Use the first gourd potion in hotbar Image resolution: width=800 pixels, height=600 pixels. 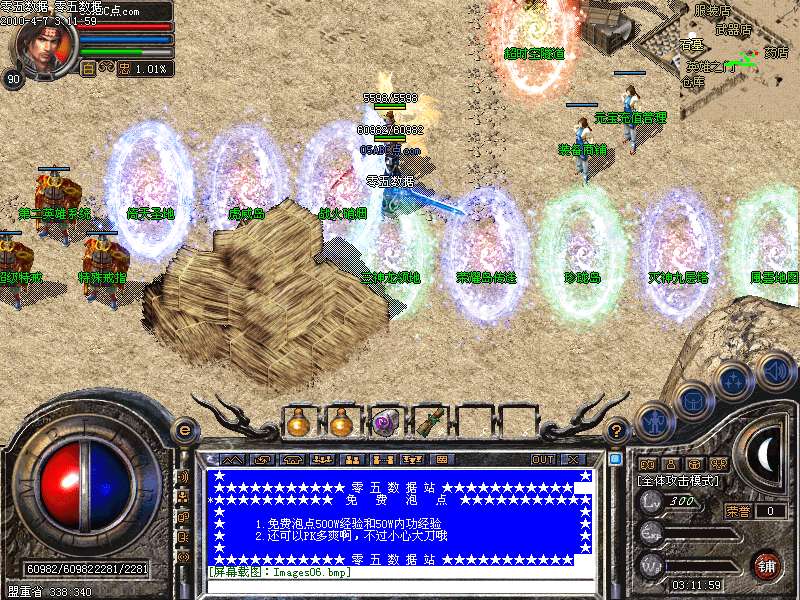(299, 423)
